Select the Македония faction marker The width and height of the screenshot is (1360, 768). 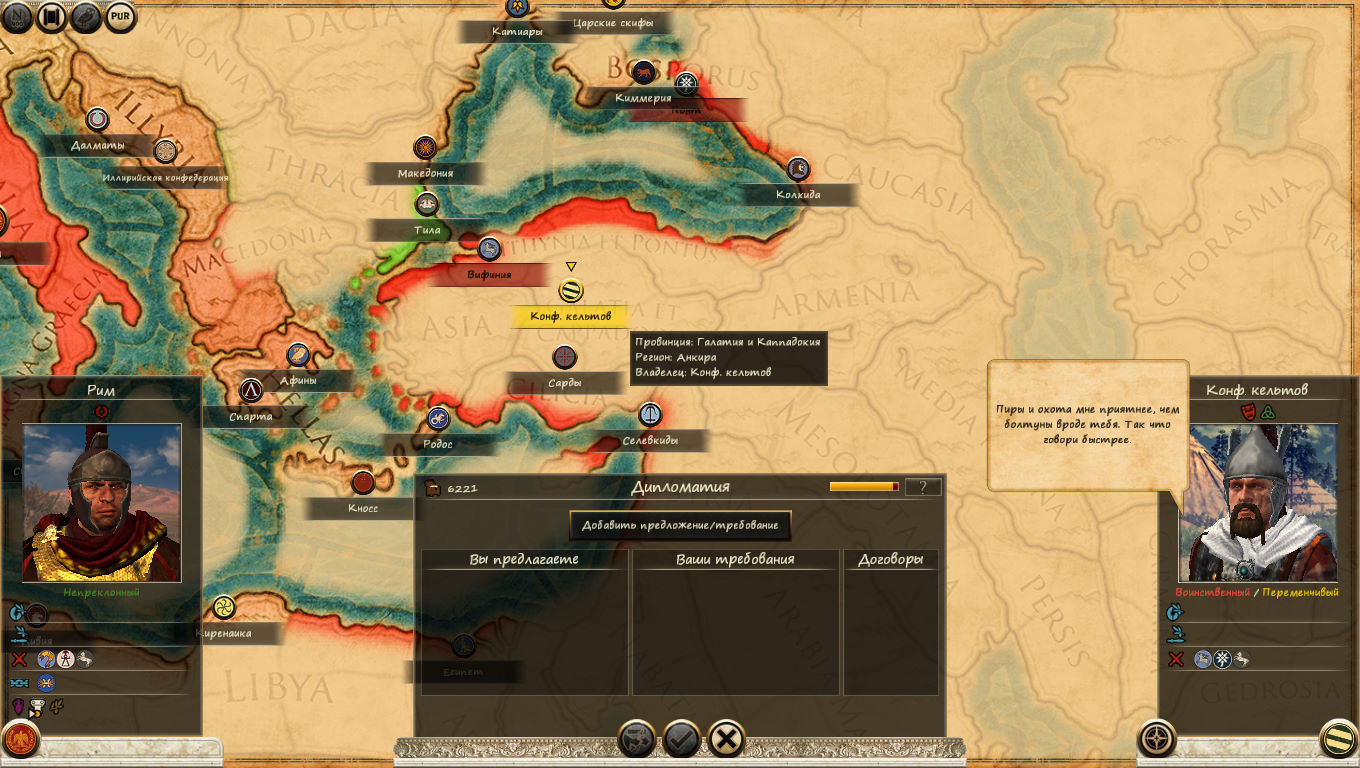[x=426, y=148]
